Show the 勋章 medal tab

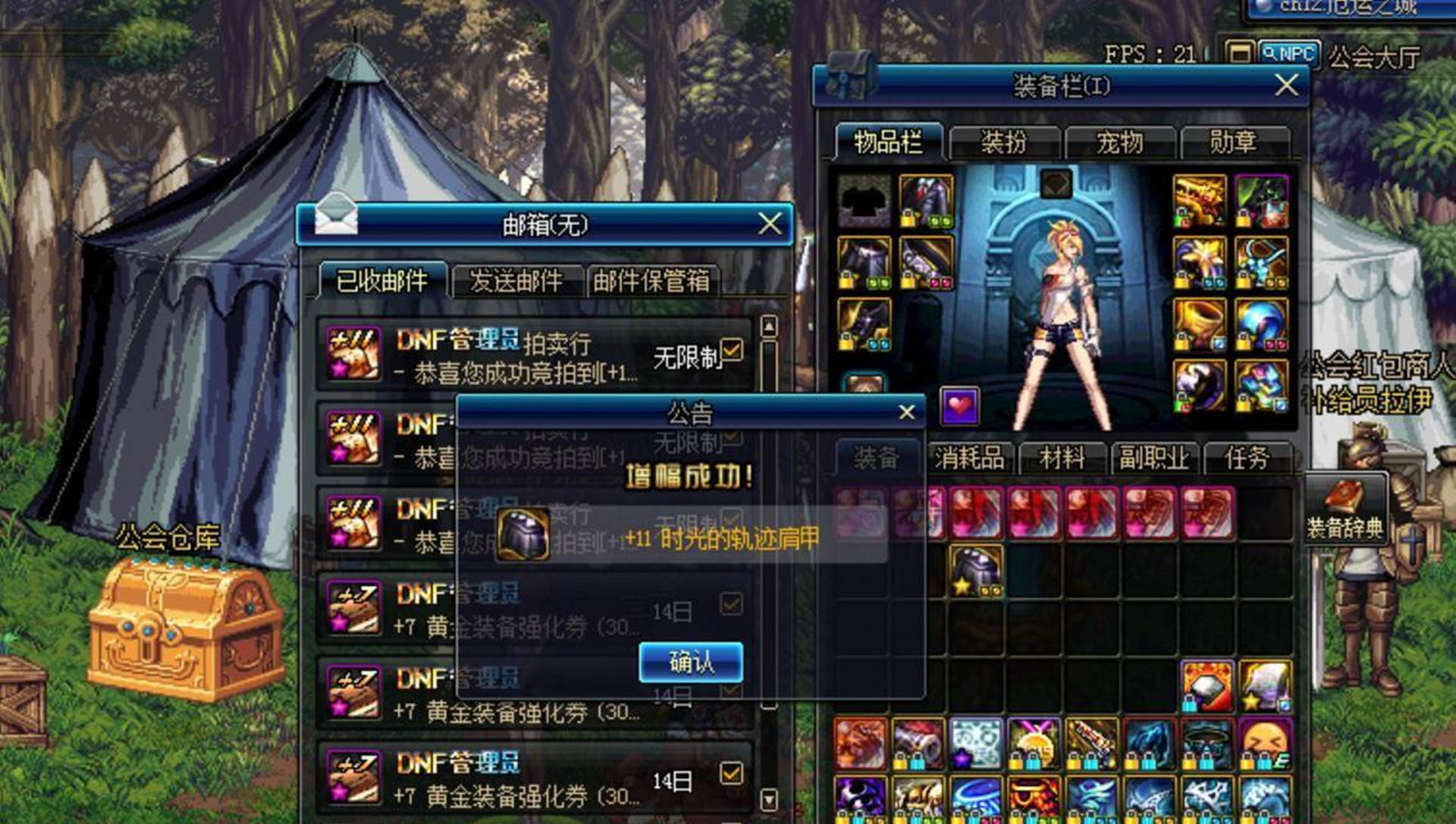point(1233,142)
